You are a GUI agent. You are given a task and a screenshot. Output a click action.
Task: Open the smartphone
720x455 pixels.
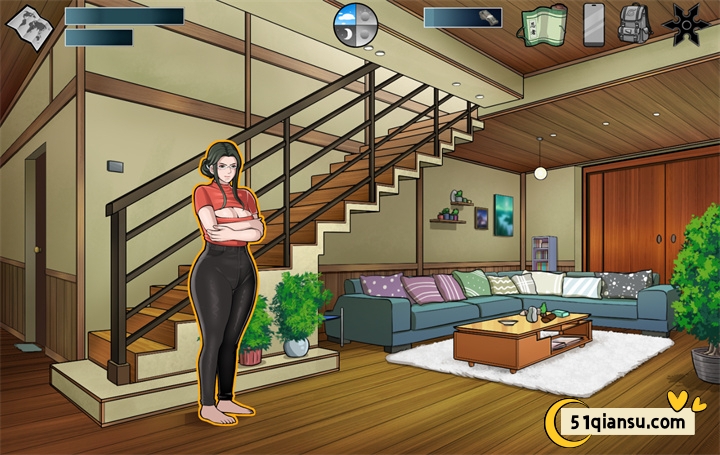tap(594, 24)
